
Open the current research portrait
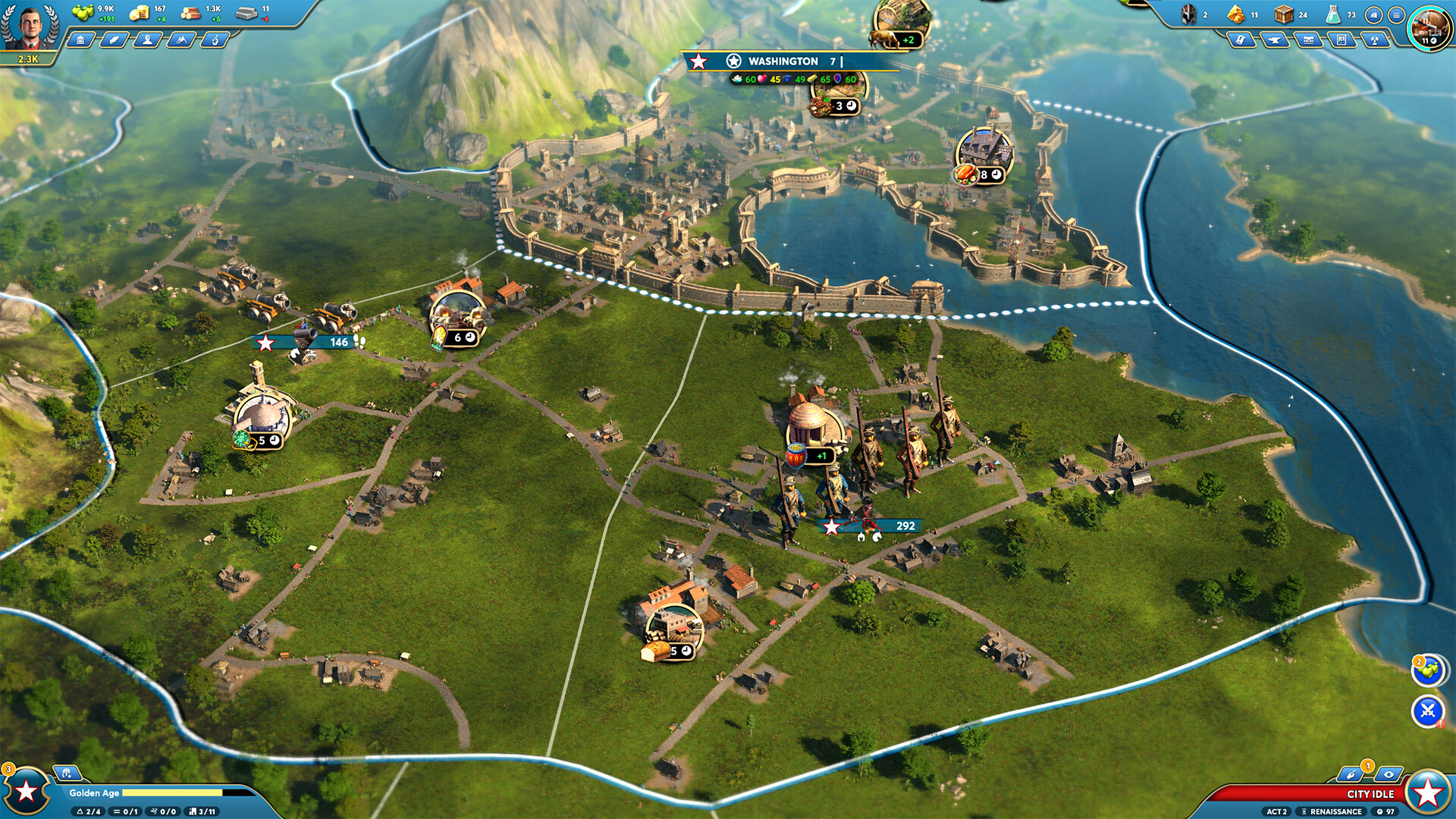point(1429,29)
